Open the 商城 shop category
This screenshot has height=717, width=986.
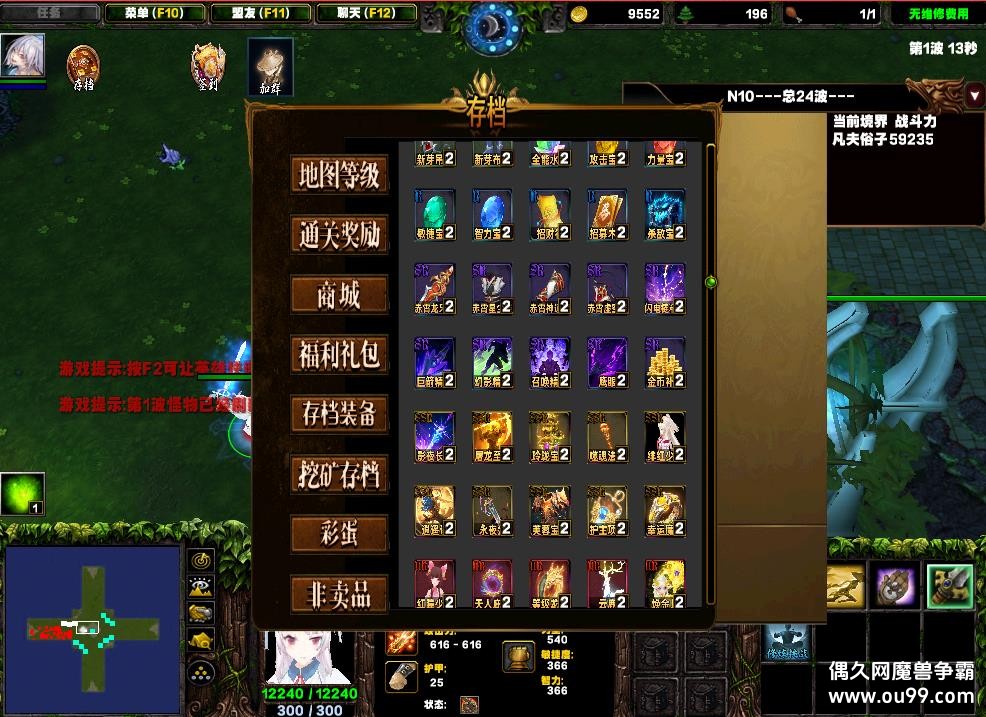[340, 295]
